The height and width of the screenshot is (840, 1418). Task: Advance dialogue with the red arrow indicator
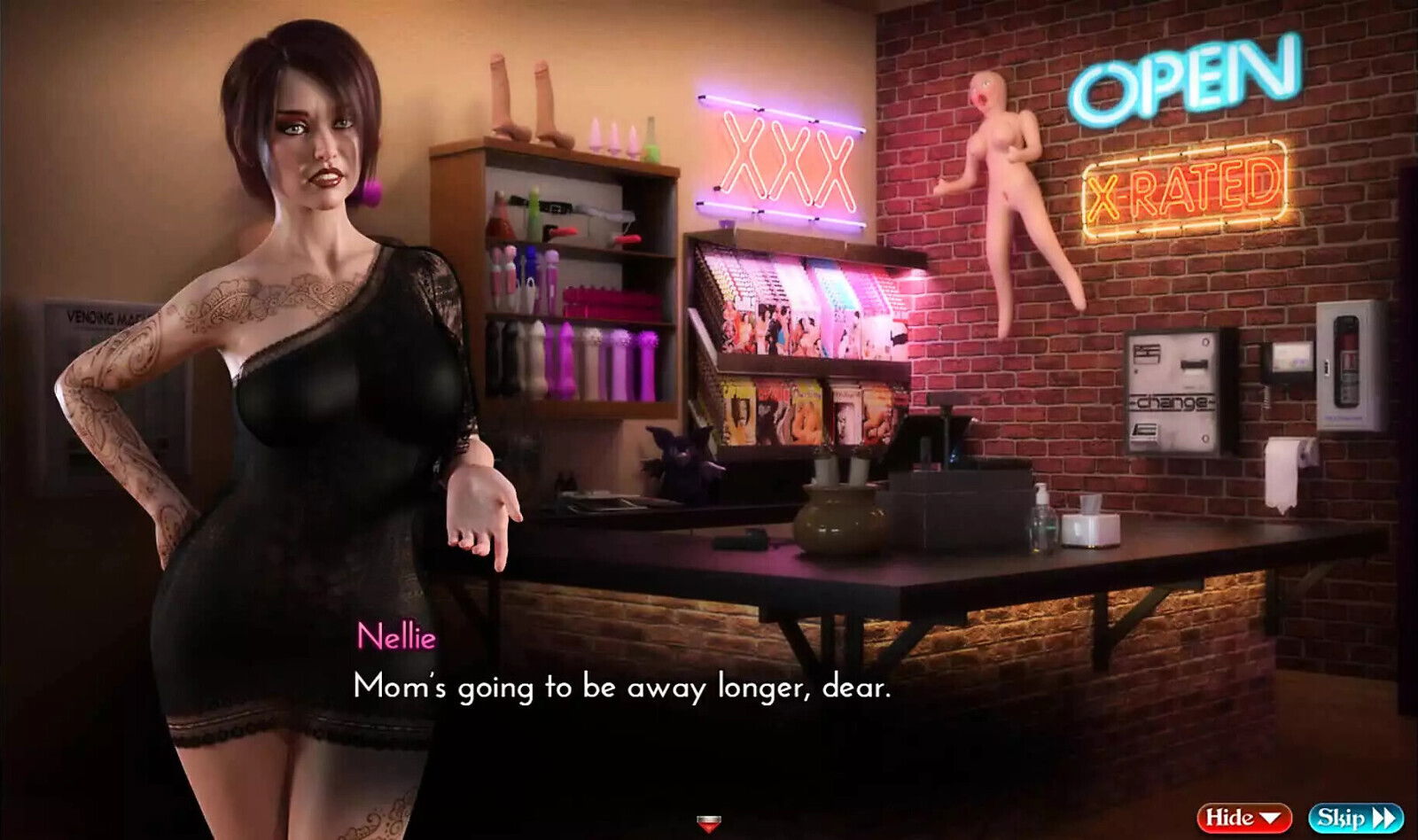[709, 823]
